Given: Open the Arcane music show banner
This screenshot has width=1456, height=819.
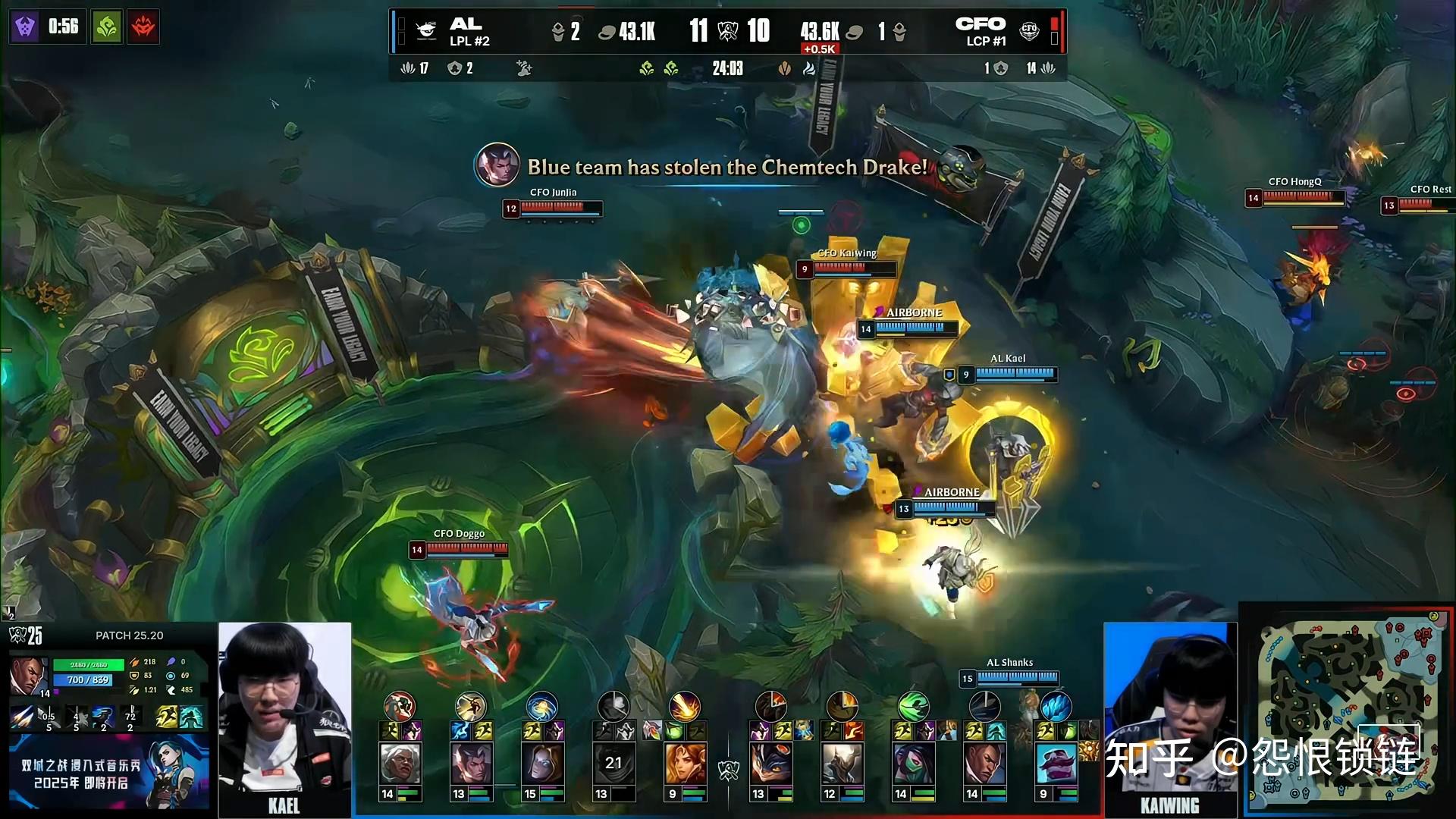Looking at the screenshot, I should tap(108, 773).
